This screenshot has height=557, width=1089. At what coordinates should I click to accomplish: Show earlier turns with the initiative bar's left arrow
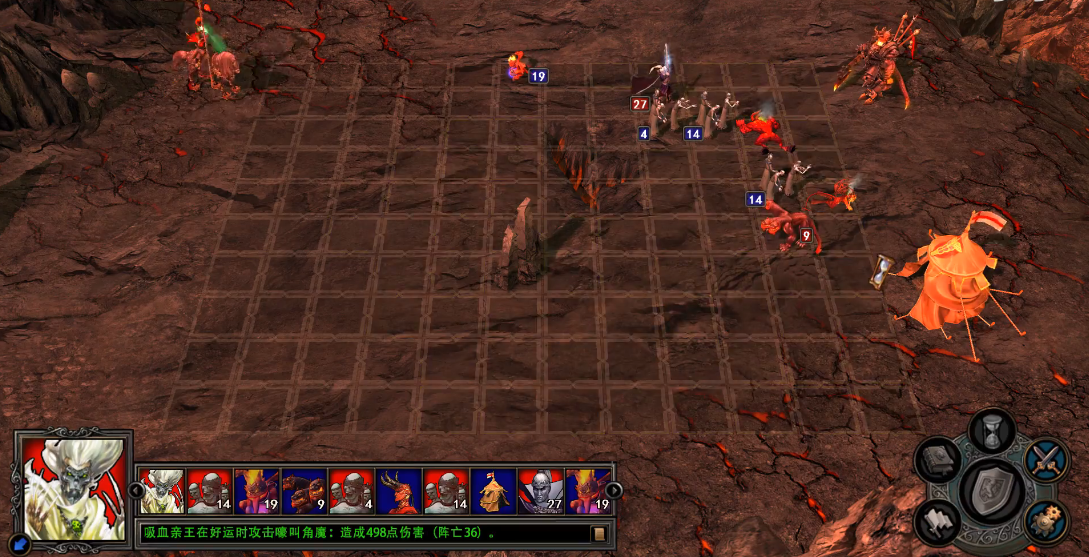point(130,490)
